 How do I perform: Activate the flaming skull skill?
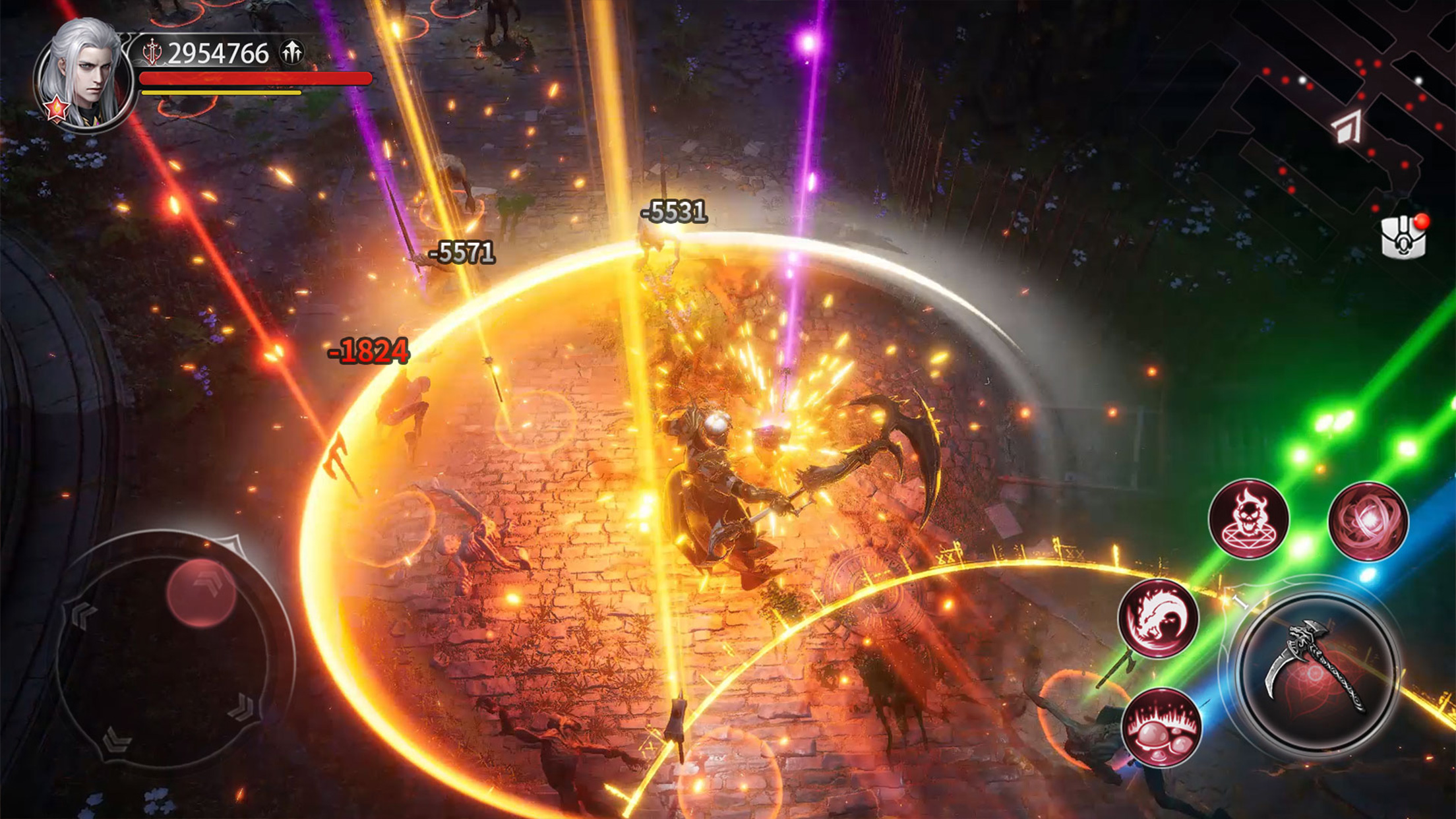pos(1248,519)
